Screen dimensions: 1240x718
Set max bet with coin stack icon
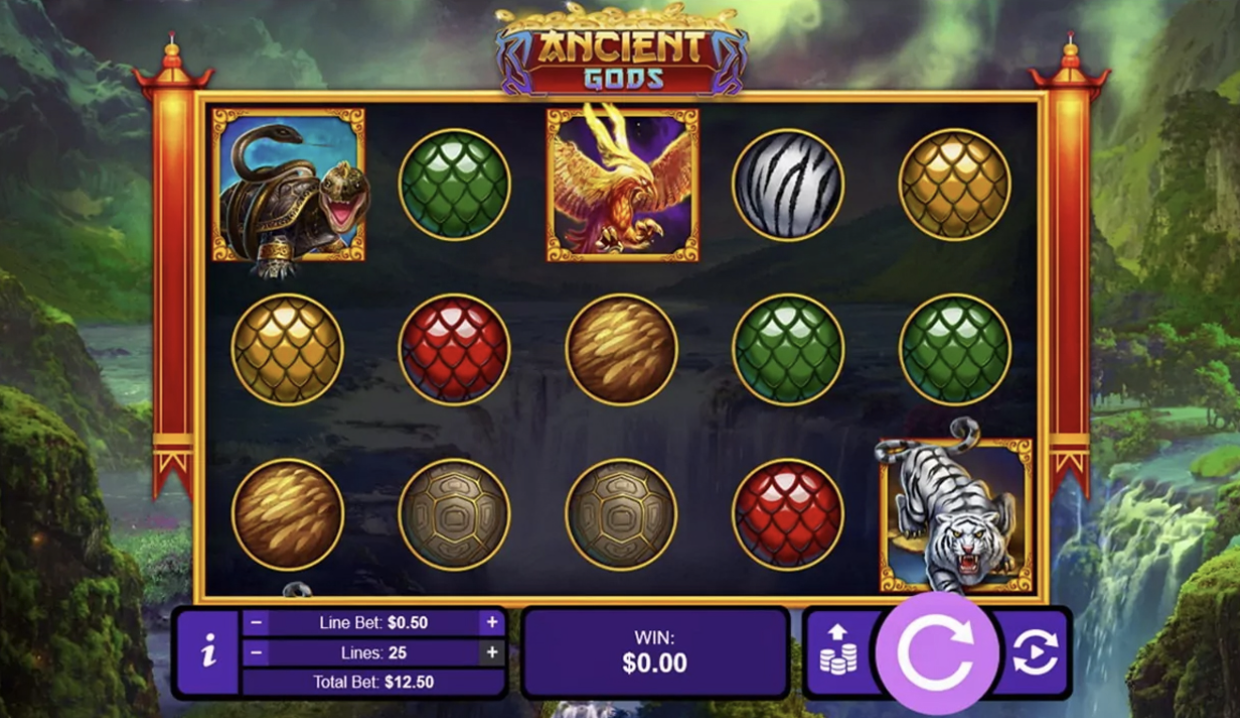click(x=838, y=652)
